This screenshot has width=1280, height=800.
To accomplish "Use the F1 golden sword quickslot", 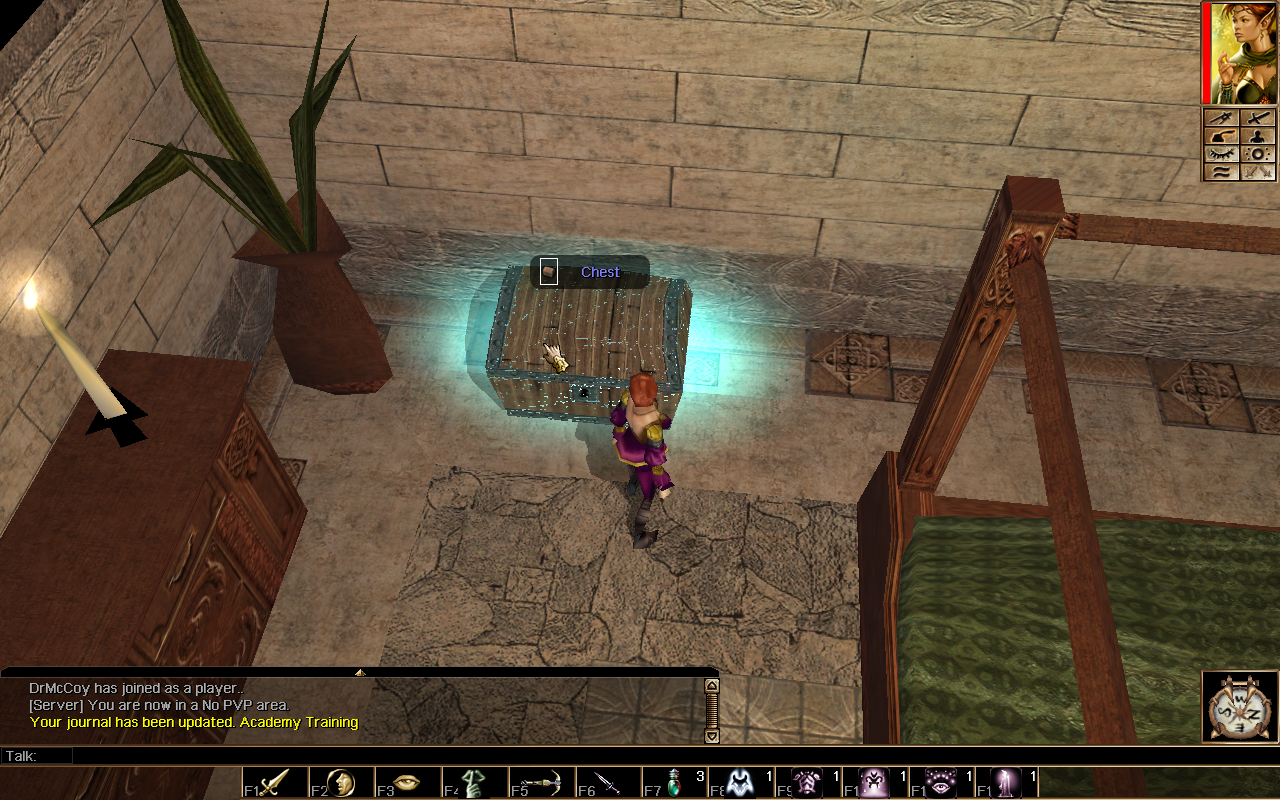I will 274,782.
